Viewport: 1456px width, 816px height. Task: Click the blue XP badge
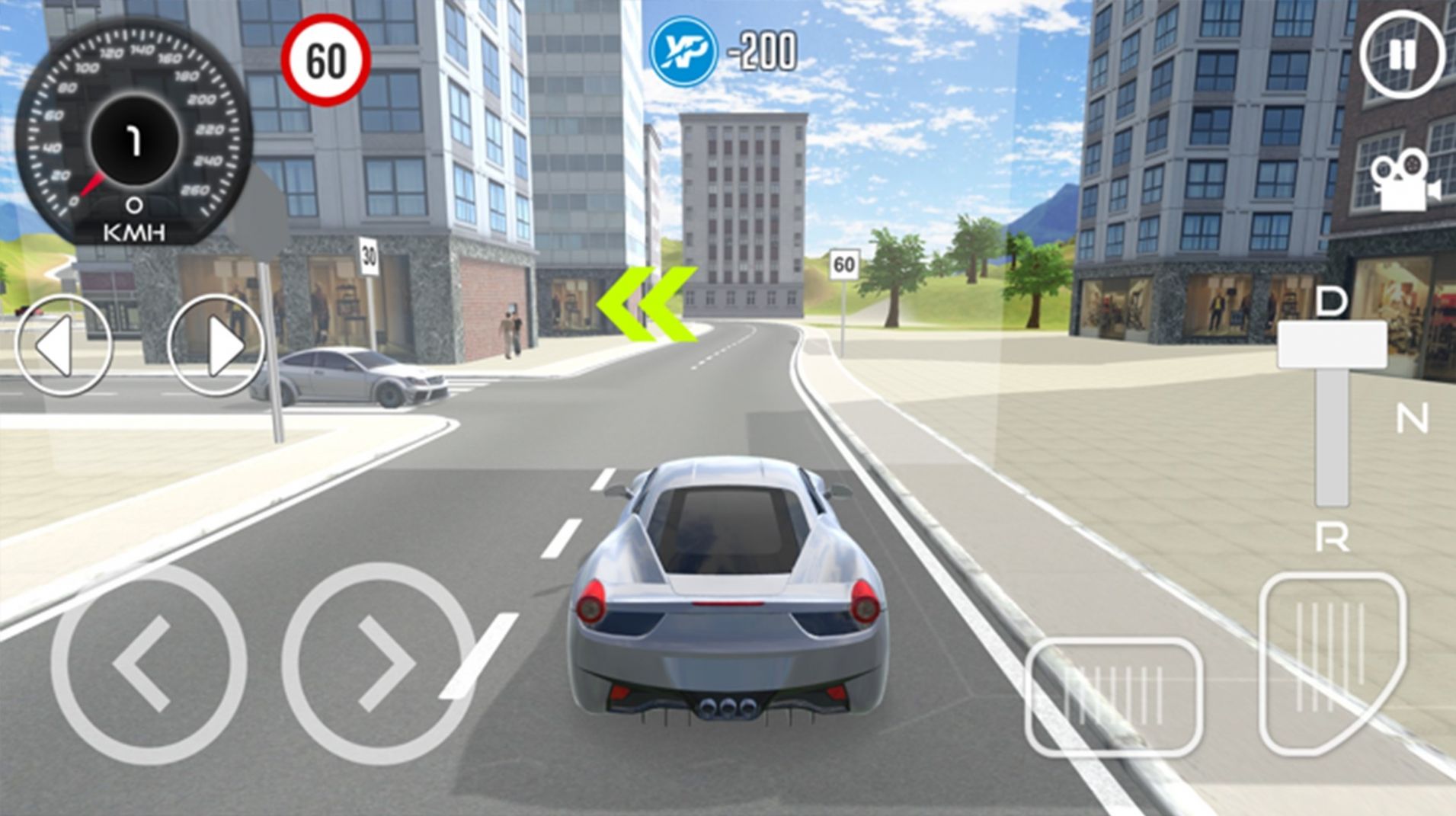(x=683, y=51)
